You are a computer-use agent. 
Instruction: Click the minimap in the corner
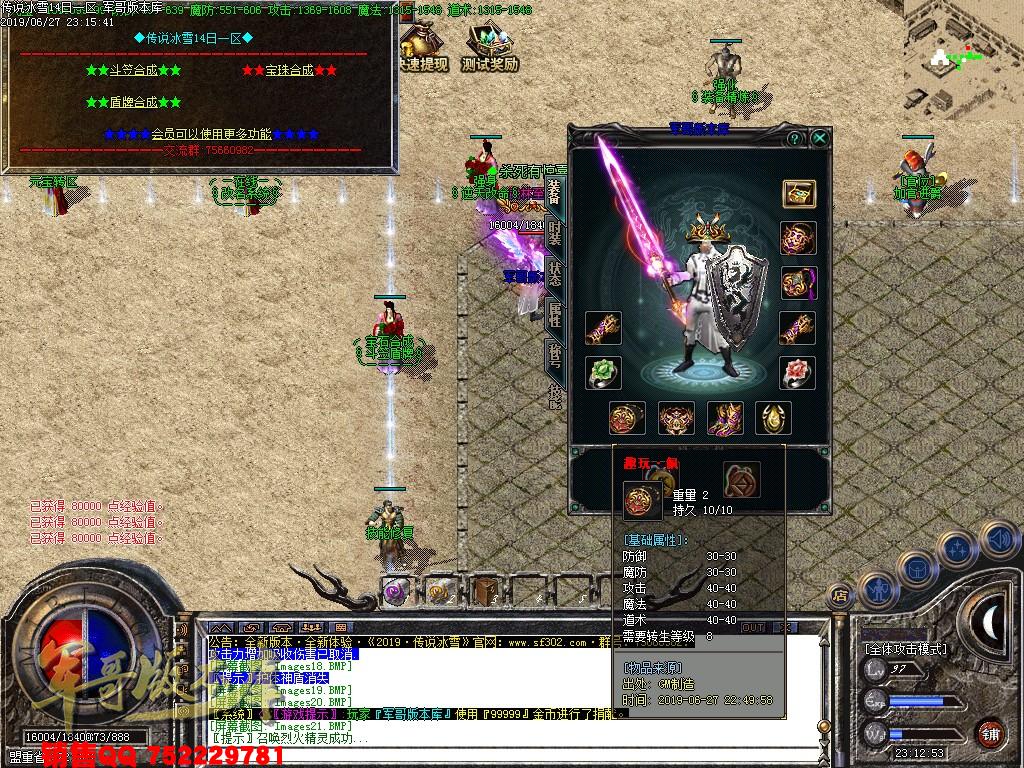click(x=962, y=55)
